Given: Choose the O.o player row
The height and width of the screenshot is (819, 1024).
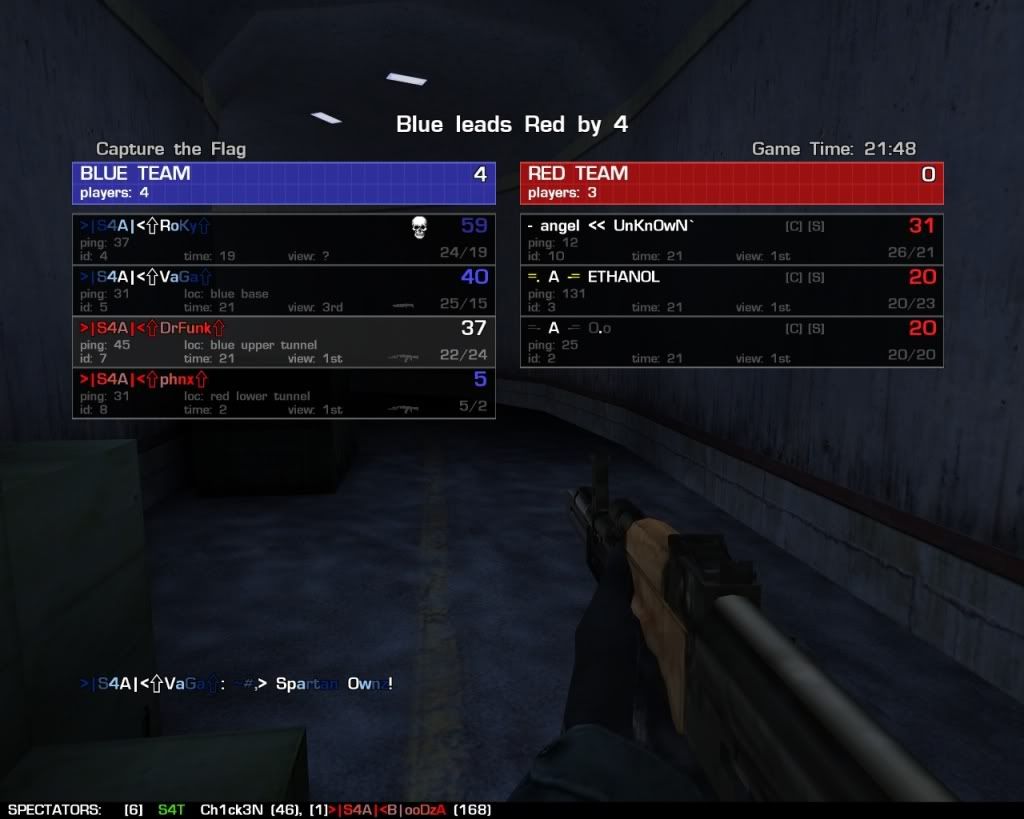Looking at the screenshot, I should click(731, 341).
